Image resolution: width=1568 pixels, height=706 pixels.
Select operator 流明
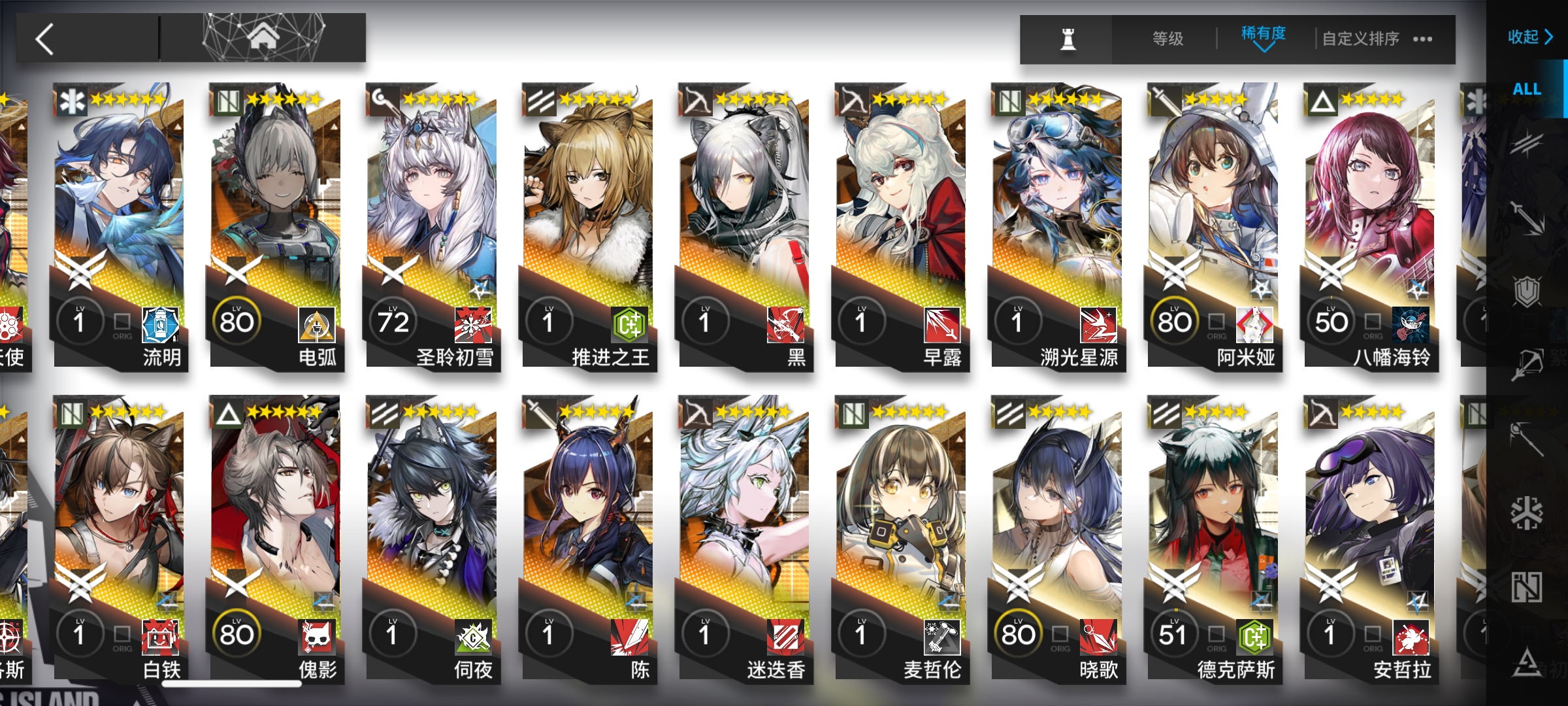coord(119,222)
